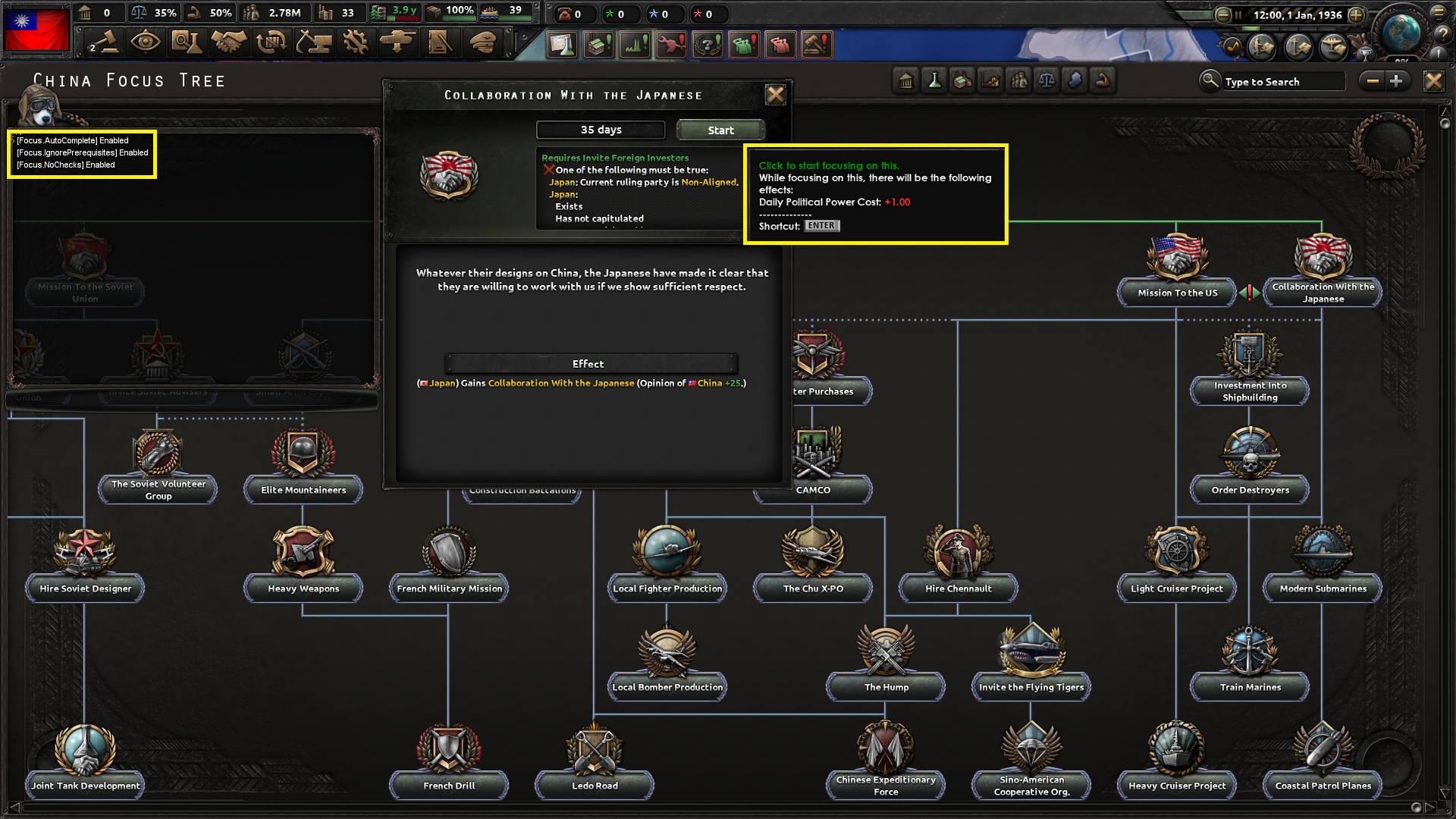Open Production via the gears icon
This screenshot has width=1456, height=819.
(354, 43)
